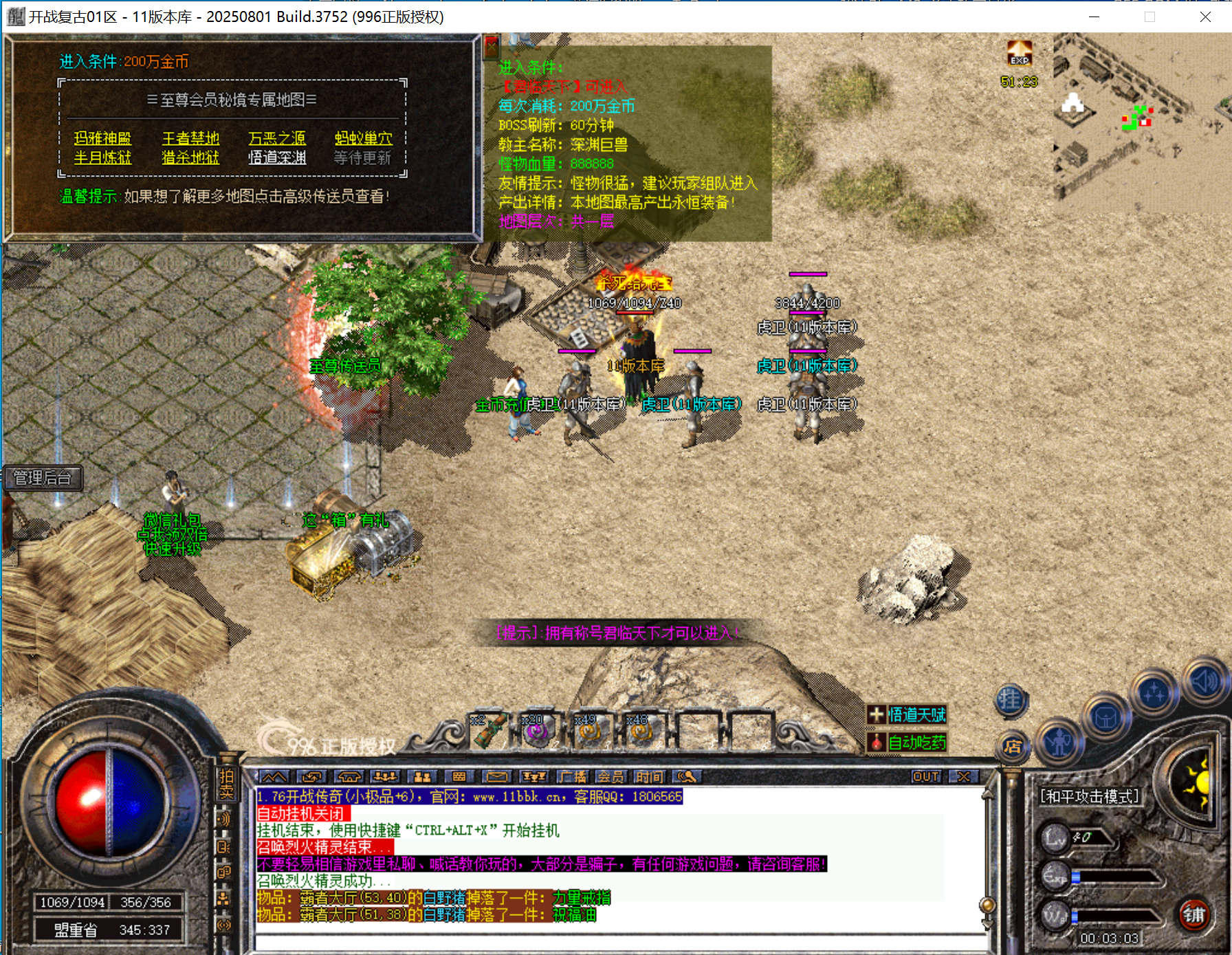Click the round 挂 auto-battle button
1232x955 pixels.
(x=1010, y=700)
